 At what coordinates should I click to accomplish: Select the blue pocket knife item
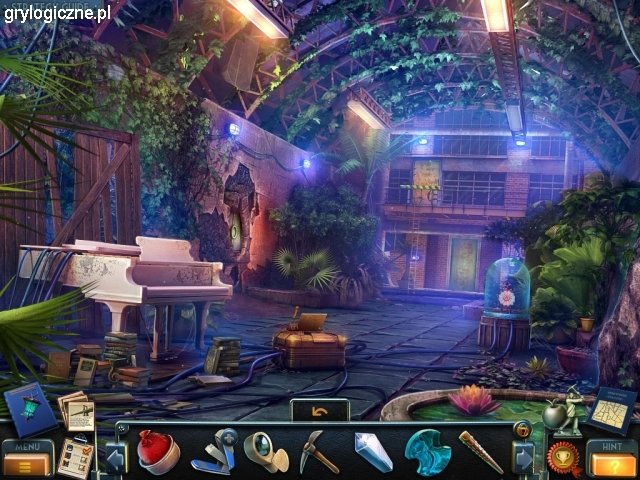click(x=213, y=451)
